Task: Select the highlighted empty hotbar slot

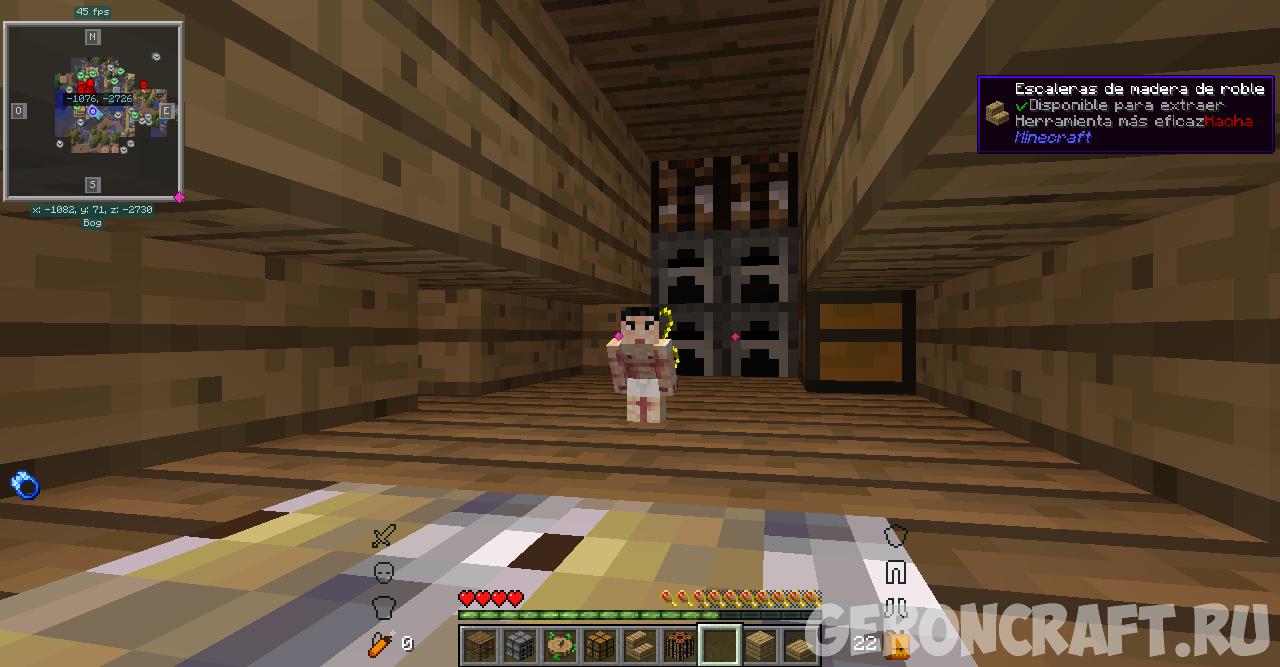Action: coord(719,645)
